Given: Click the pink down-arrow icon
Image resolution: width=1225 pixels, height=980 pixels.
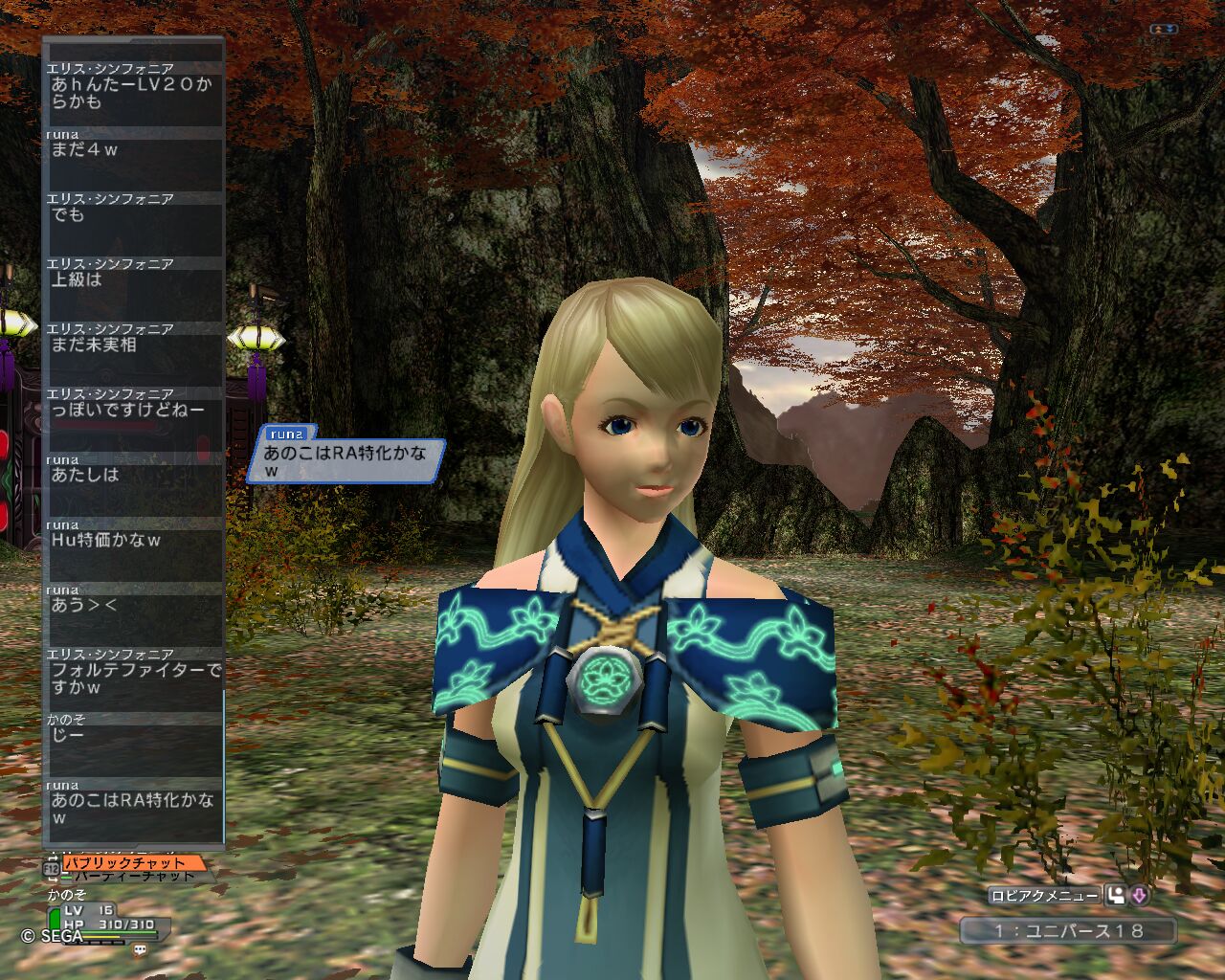Looking at the screenshot, I should click(x=1139, y=896).
